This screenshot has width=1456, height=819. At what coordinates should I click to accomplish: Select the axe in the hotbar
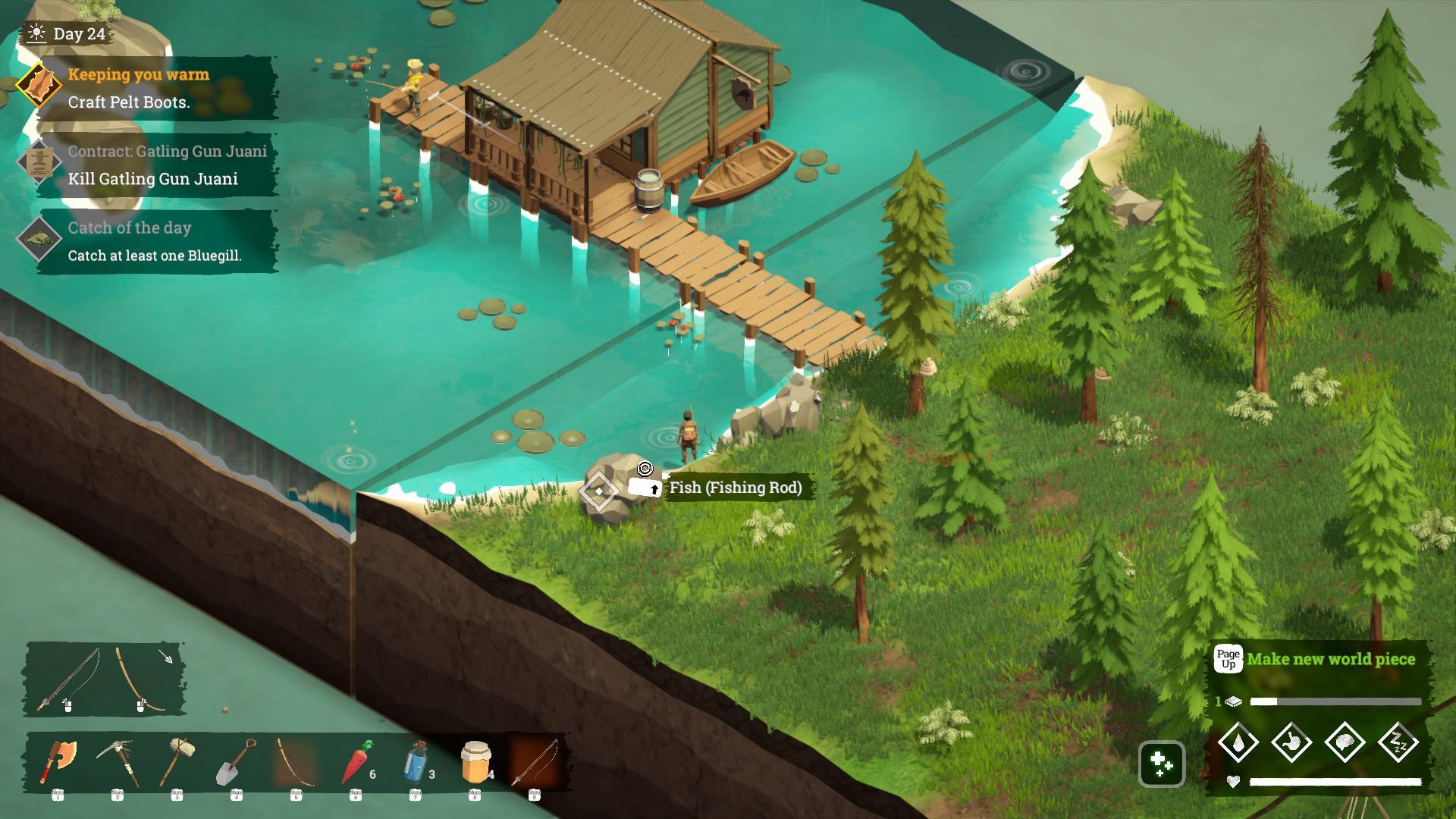pyautogui.click(x=59, y=761)
